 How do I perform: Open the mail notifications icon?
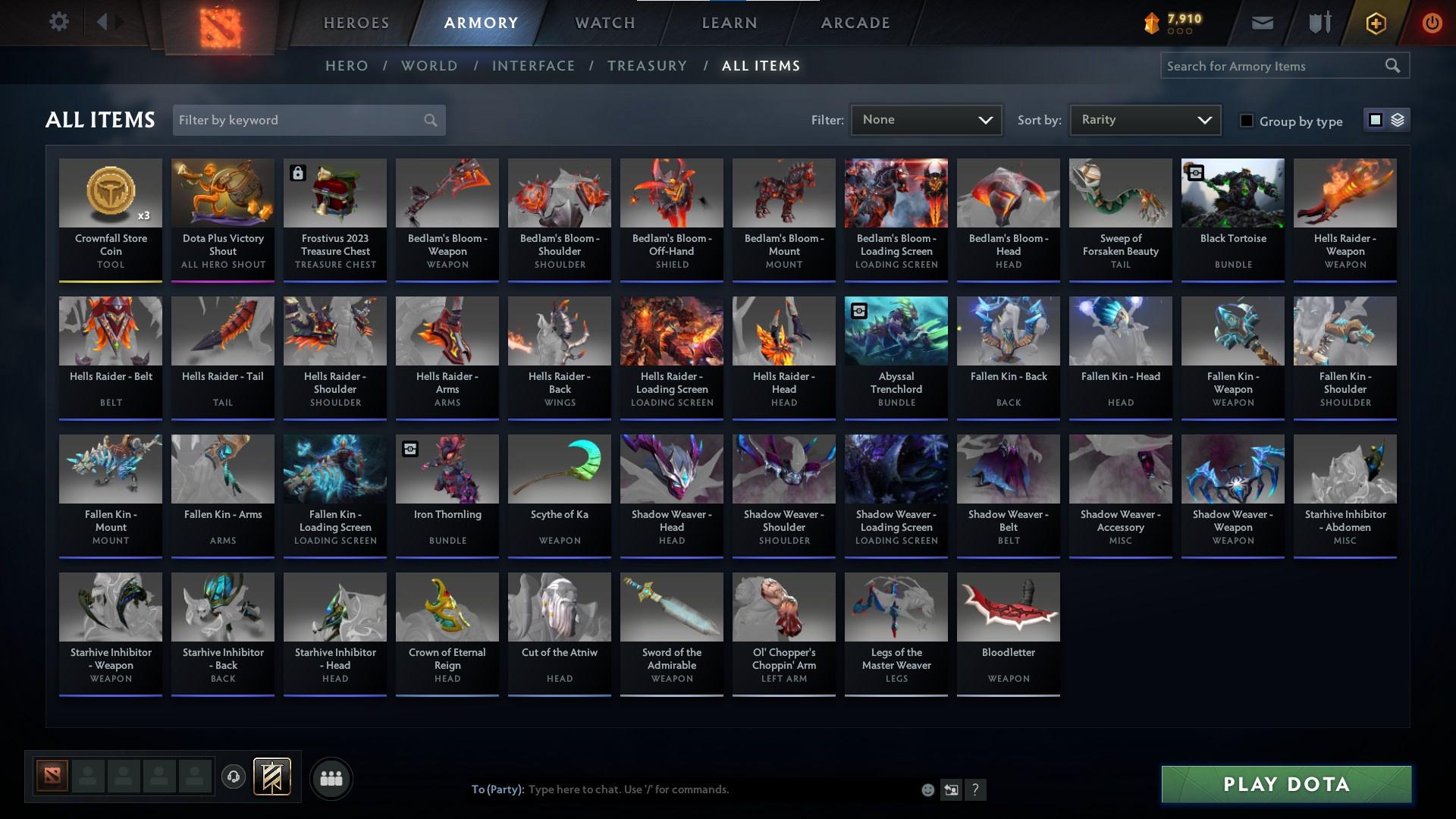pyautogui.click(x=1262, y=22)
